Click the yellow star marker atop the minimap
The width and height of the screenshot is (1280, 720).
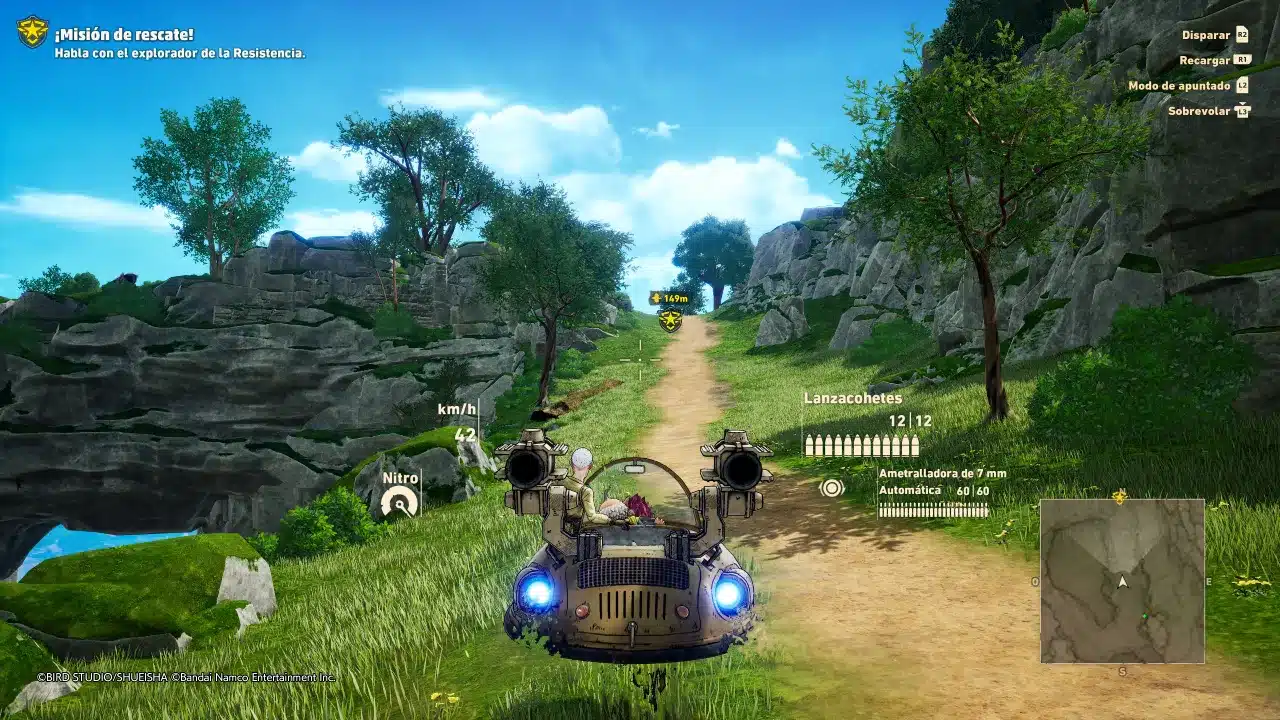[1119, 497]
